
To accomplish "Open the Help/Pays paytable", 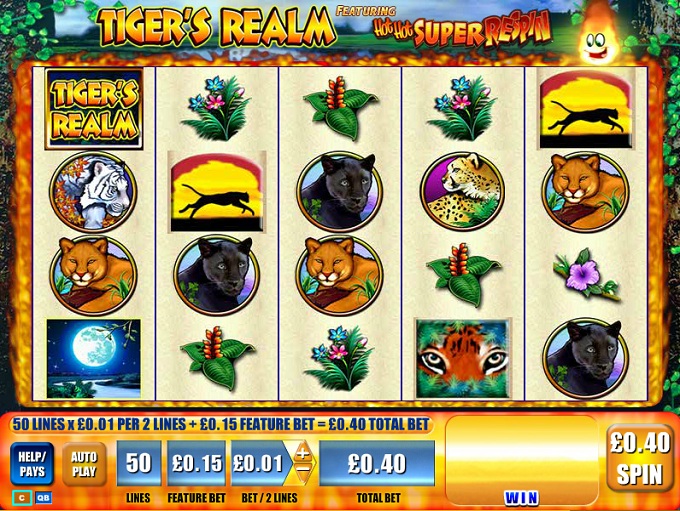I will click(x=31, y=464).
